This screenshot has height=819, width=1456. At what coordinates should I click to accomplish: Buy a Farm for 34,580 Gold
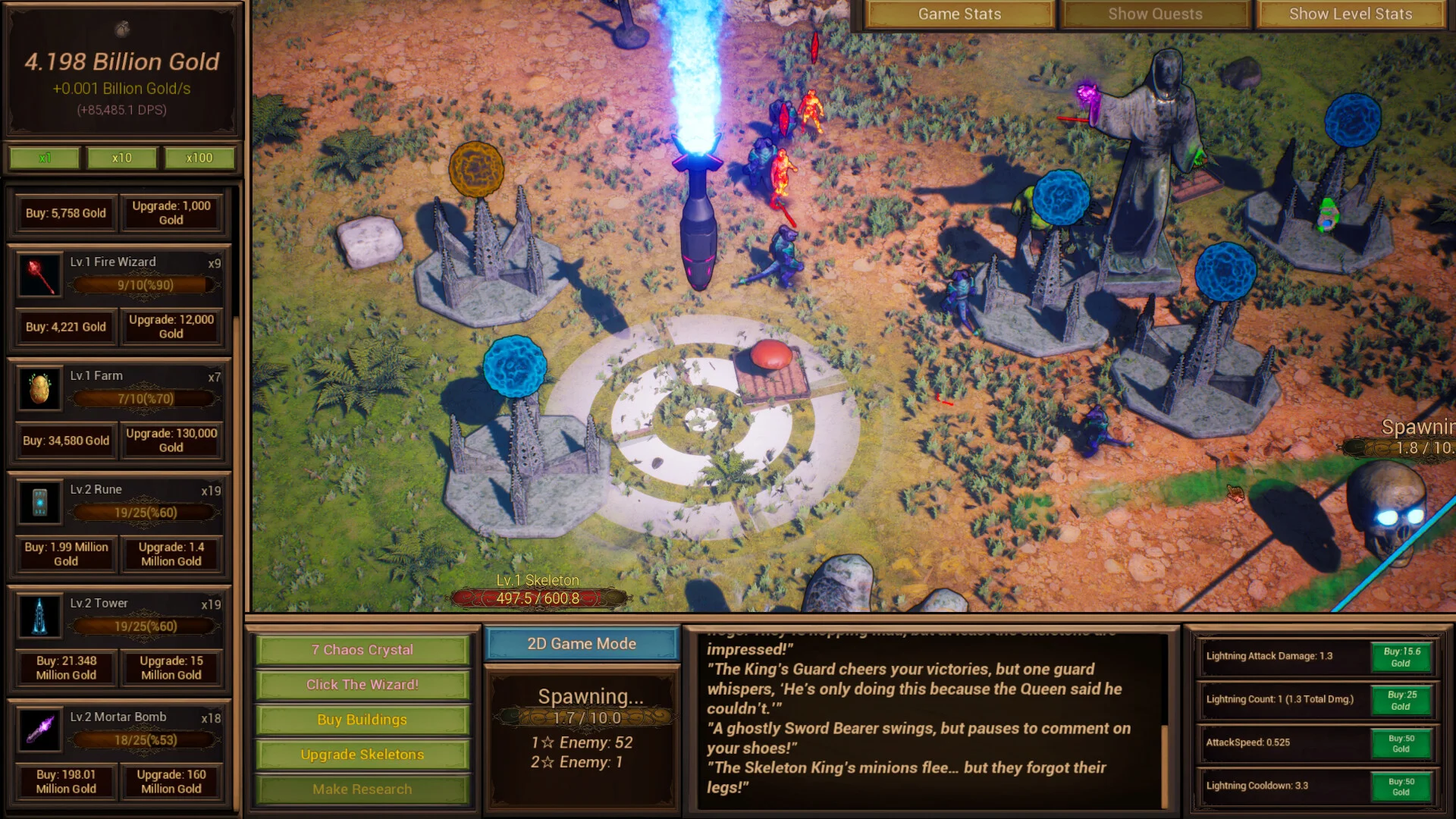(65, 441)
